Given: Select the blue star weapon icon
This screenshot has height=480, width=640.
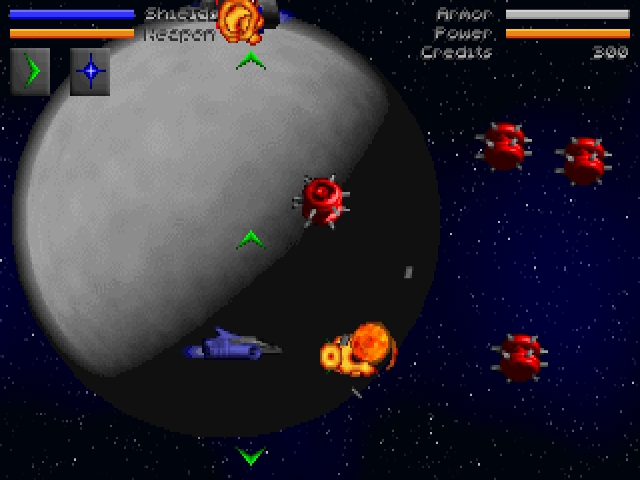Looking at the screenshot, I should tap(90, 71).
